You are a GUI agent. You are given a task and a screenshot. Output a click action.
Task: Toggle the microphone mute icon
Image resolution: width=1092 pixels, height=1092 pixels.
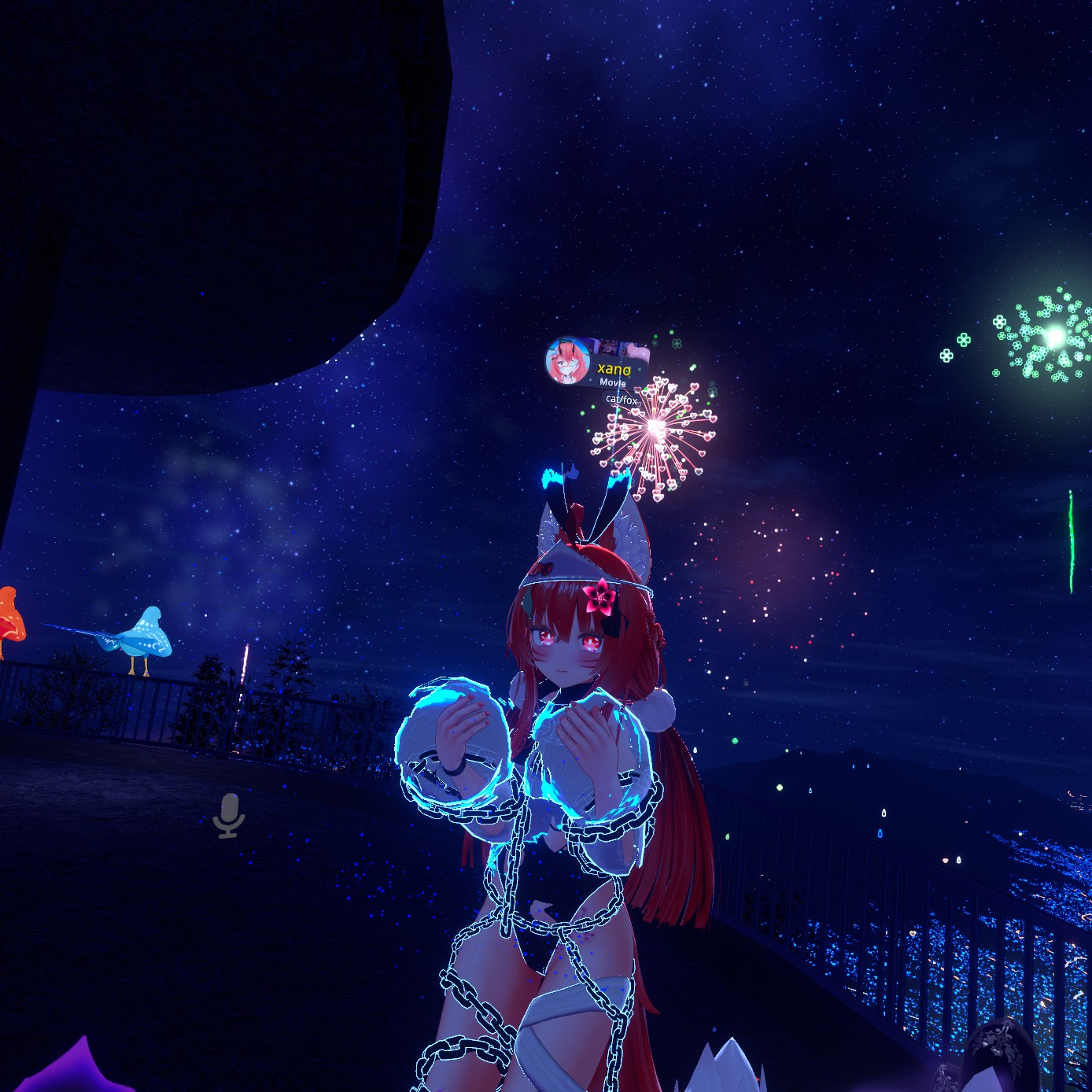[x=229, y=815]
